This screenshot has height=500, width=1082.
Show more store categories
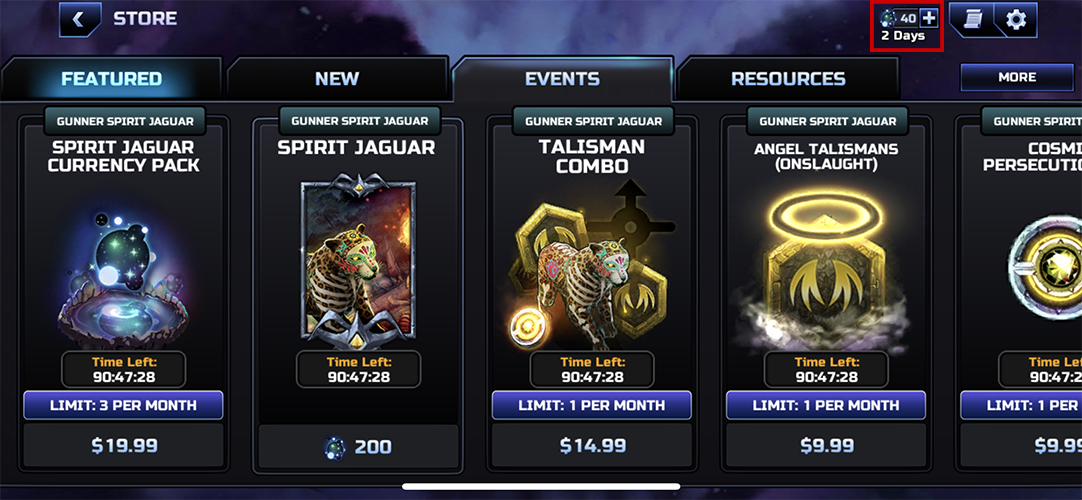(x=1017, y=77)
